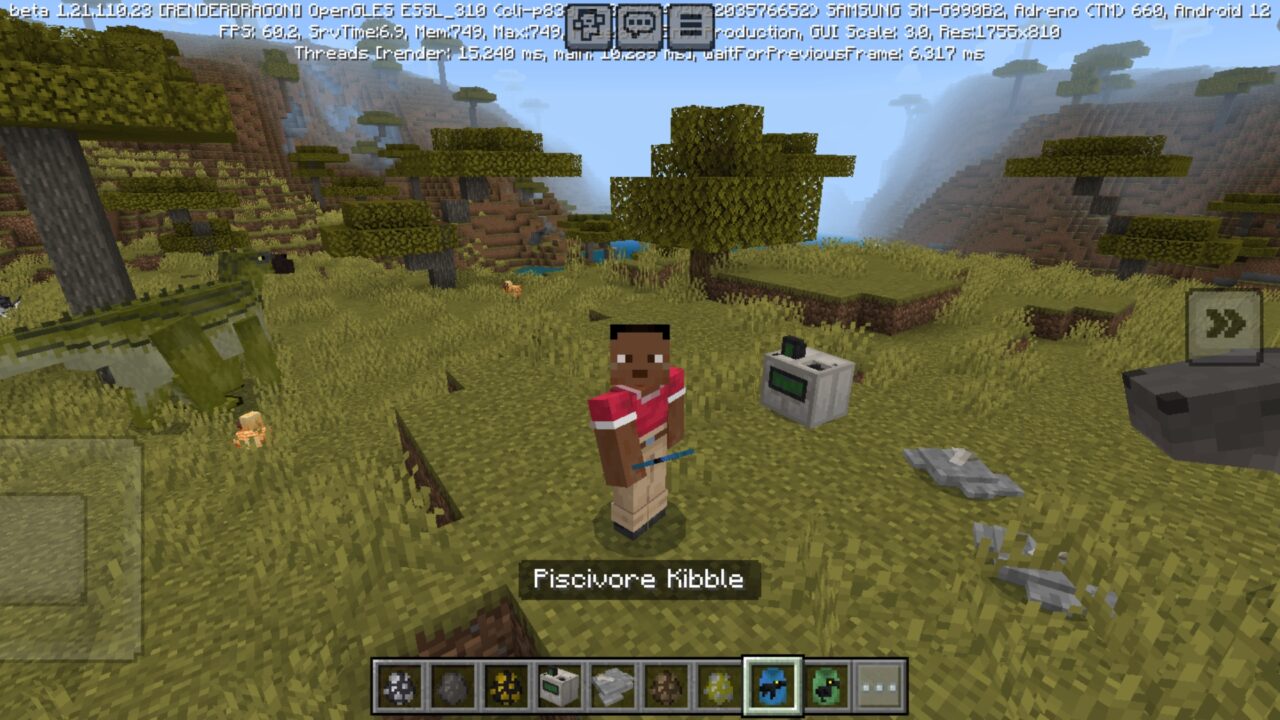Viewport: 1280px width, 720px height.
Task: Select the pale yellow spawn egg in slot seven
Action: (718, 683)
